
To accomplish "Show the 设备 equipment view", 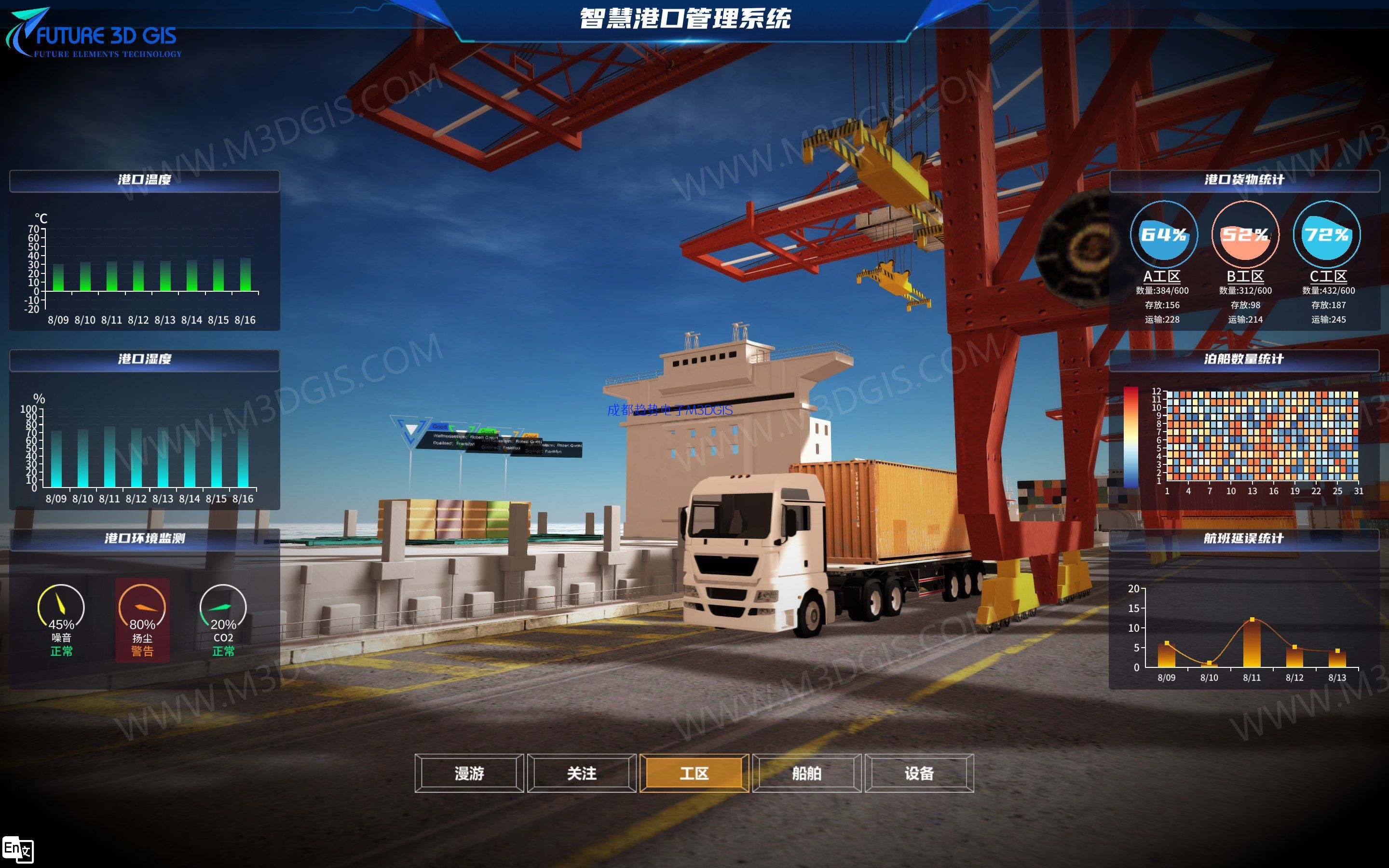I will point(919,773).
